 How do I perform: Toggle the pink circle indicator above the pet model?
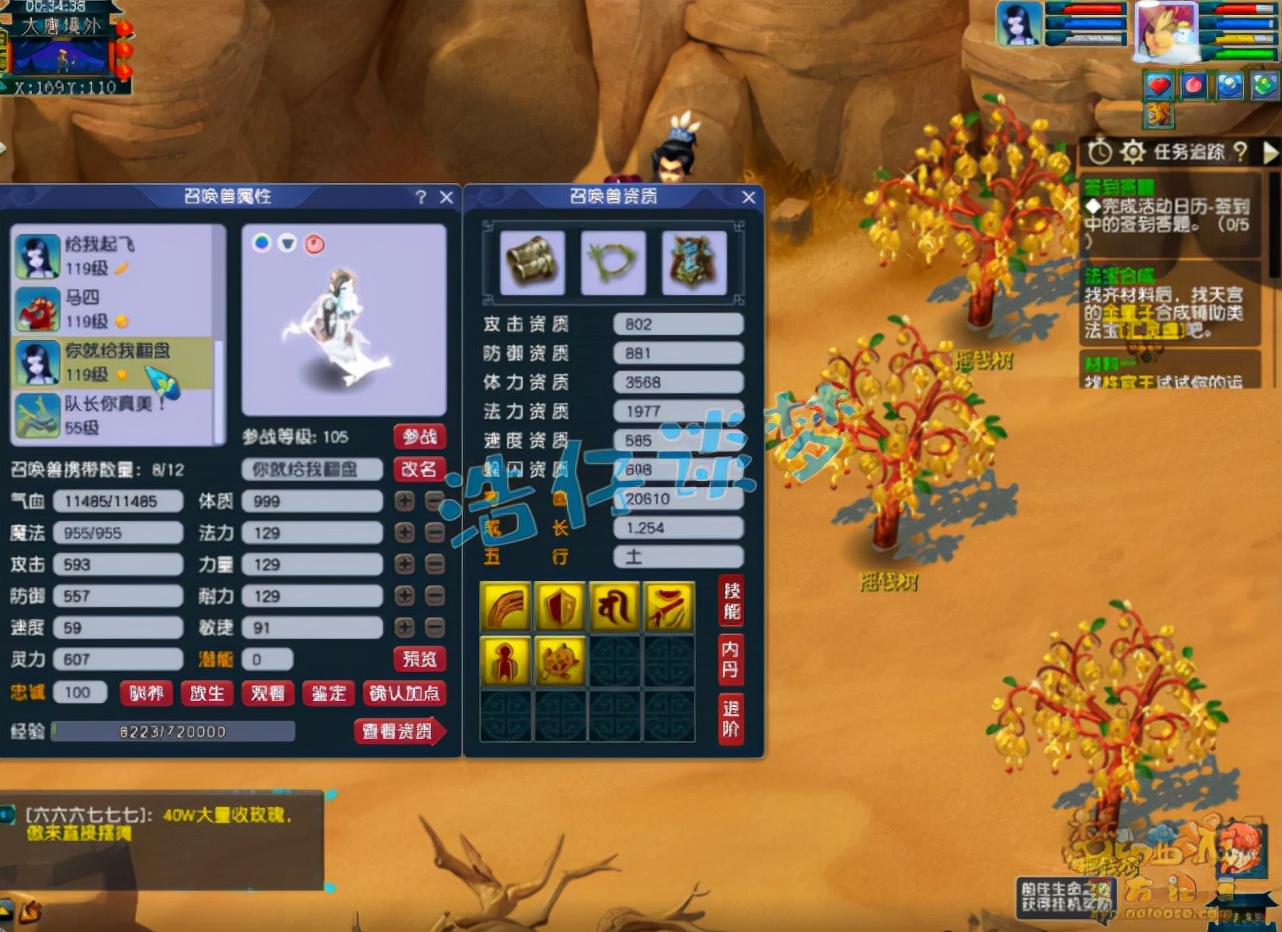pyautogui.click(x=314, y=243)
